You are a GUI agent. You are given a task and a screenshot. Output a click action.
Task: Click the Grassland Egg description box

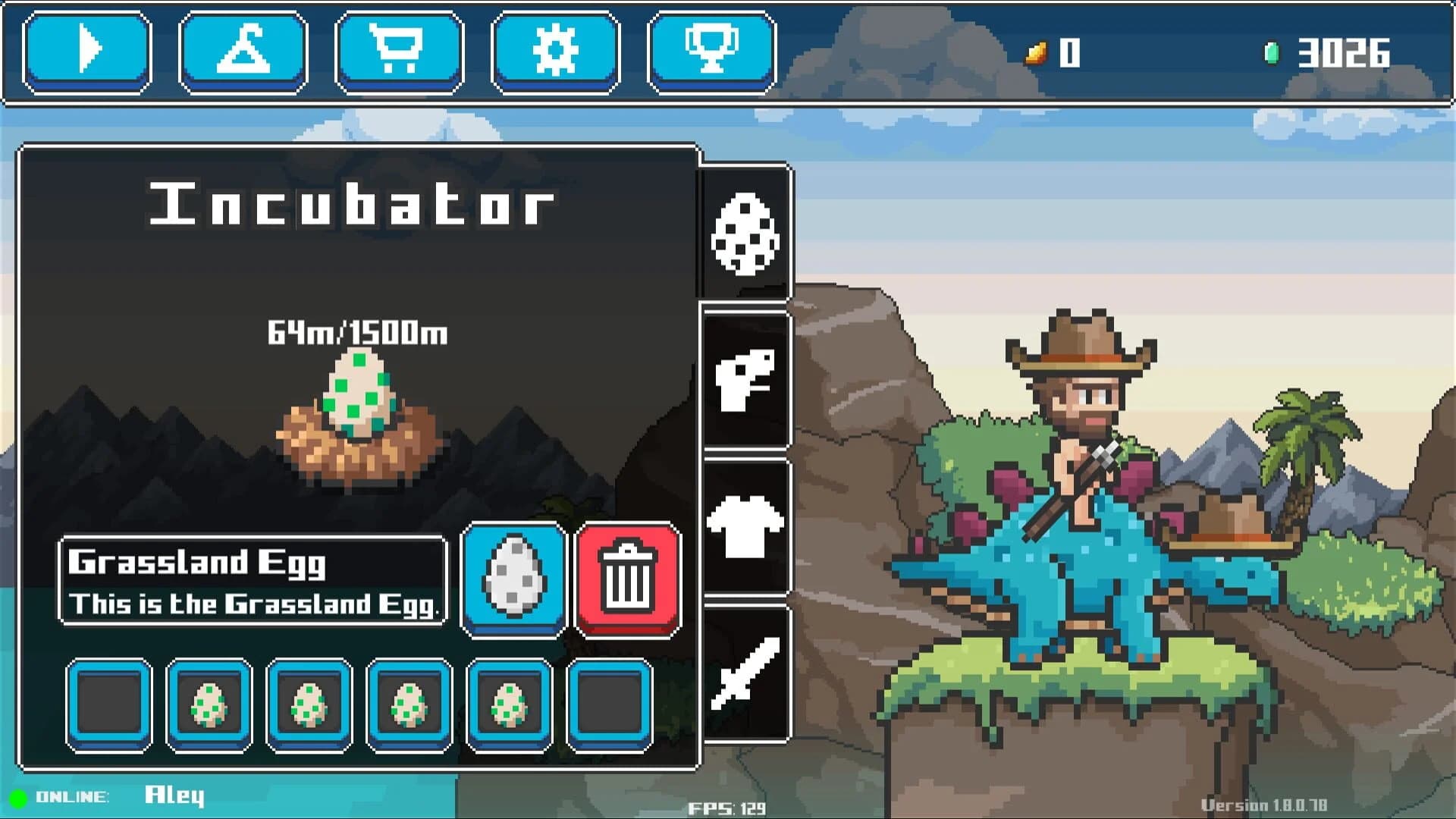[253, 580]
